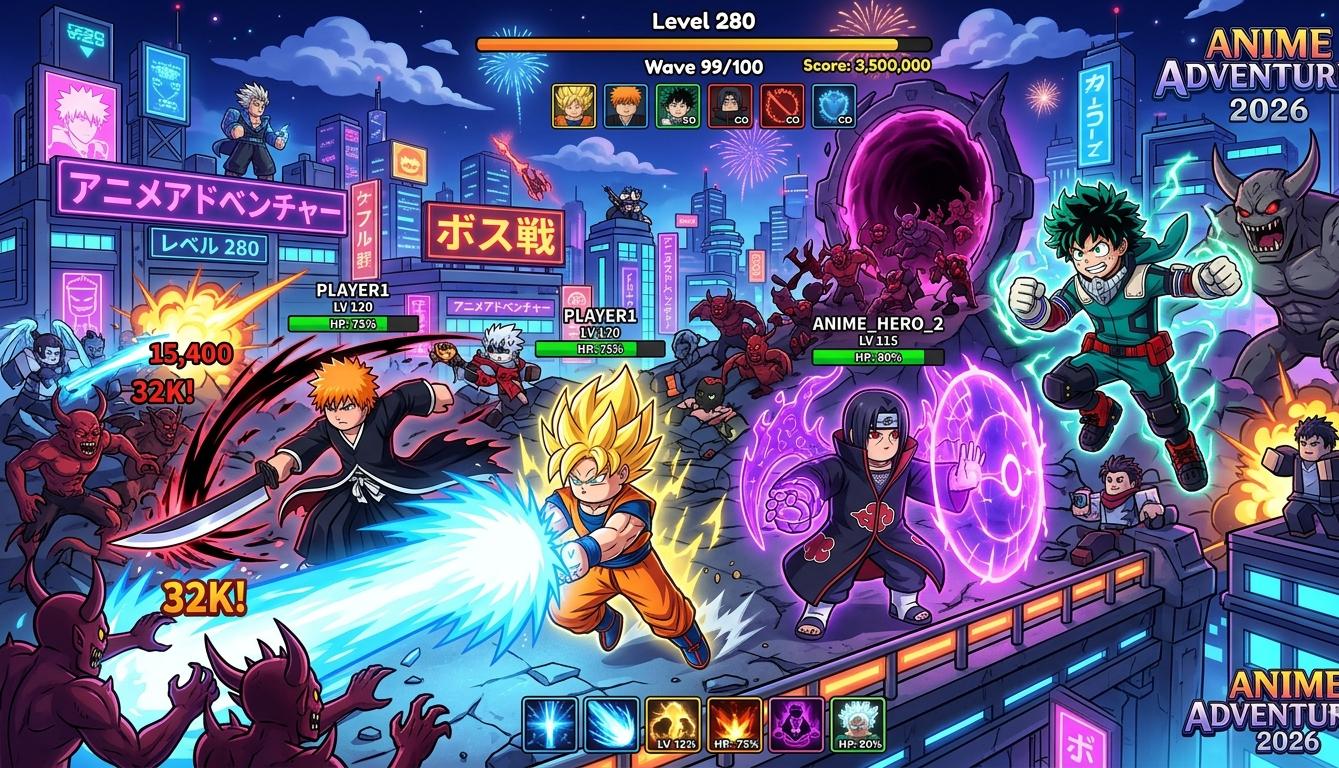Select the red slashed-circle icon

(781, 105)
